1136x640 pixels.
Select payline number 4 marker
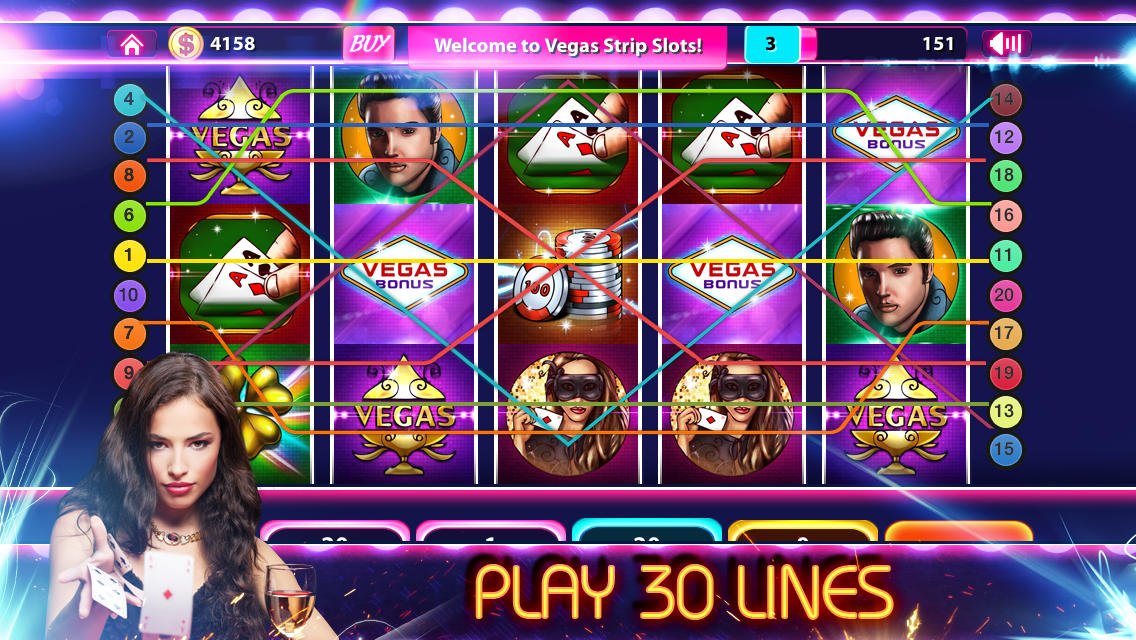pyautogui.click(x=130, y=99)
